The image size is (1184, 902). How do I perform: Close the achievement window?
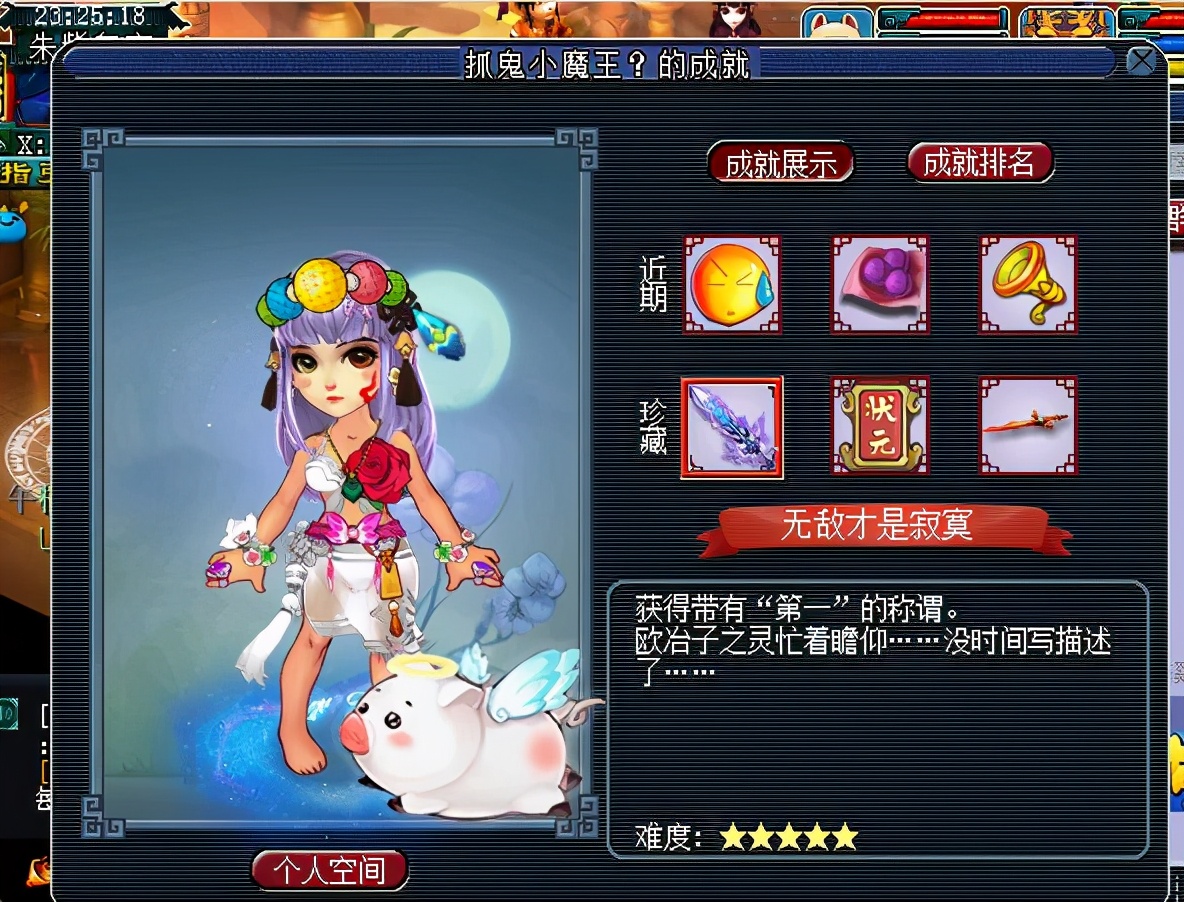click(1141, 62)
